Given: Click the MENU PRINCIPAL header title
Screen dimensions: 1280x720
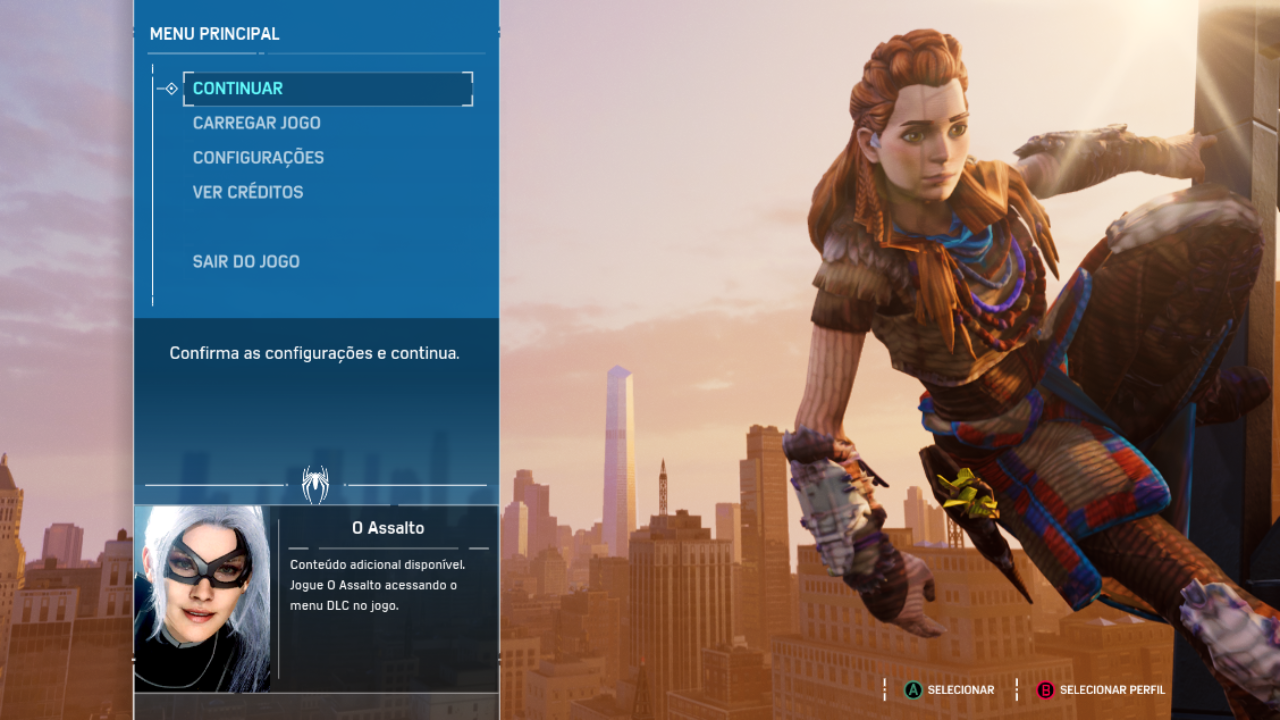Looking at the screenshot, I should (213, 33).
